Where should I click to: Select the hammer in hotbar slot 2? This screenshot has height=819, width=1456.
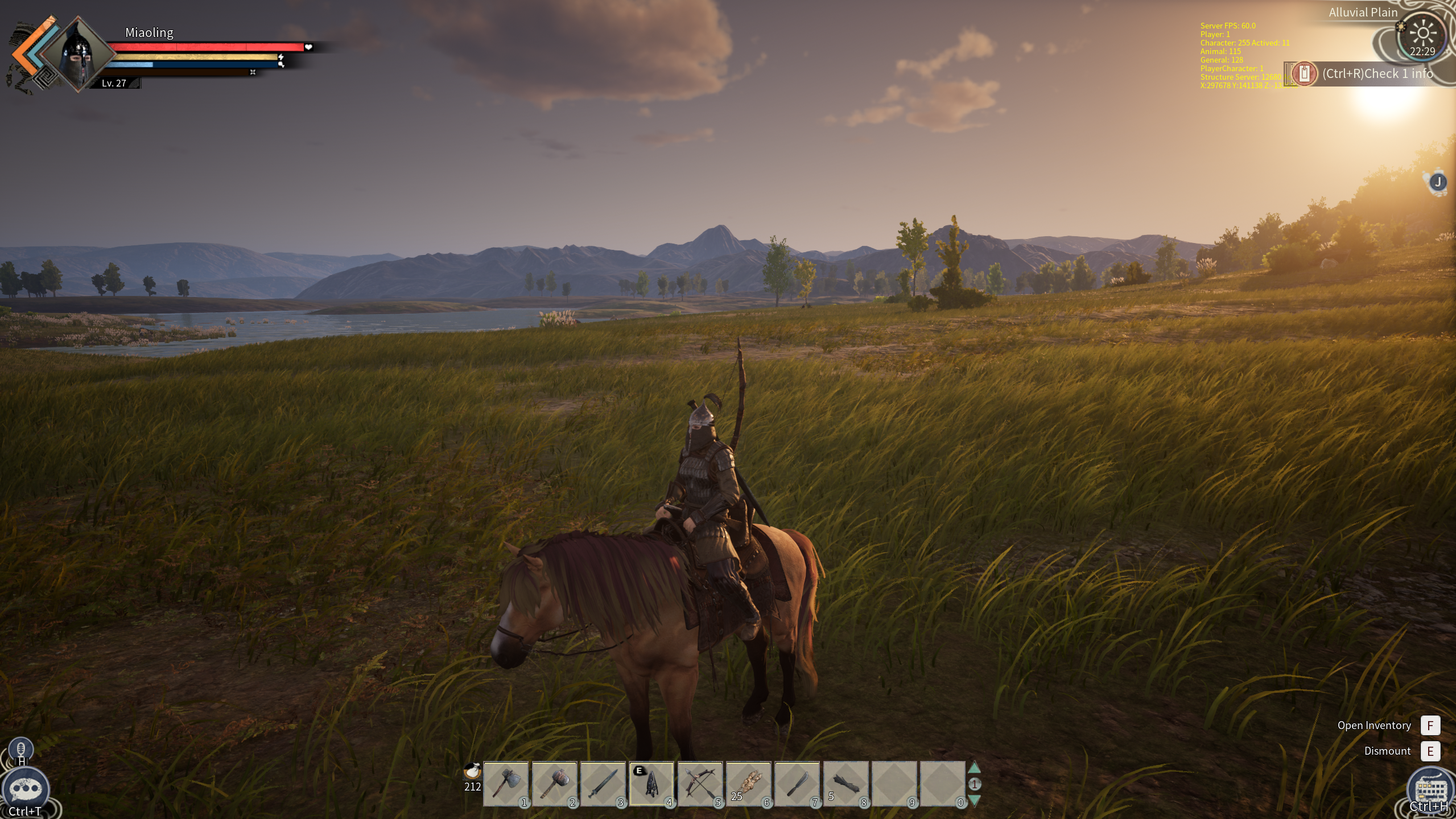point(554,784)
